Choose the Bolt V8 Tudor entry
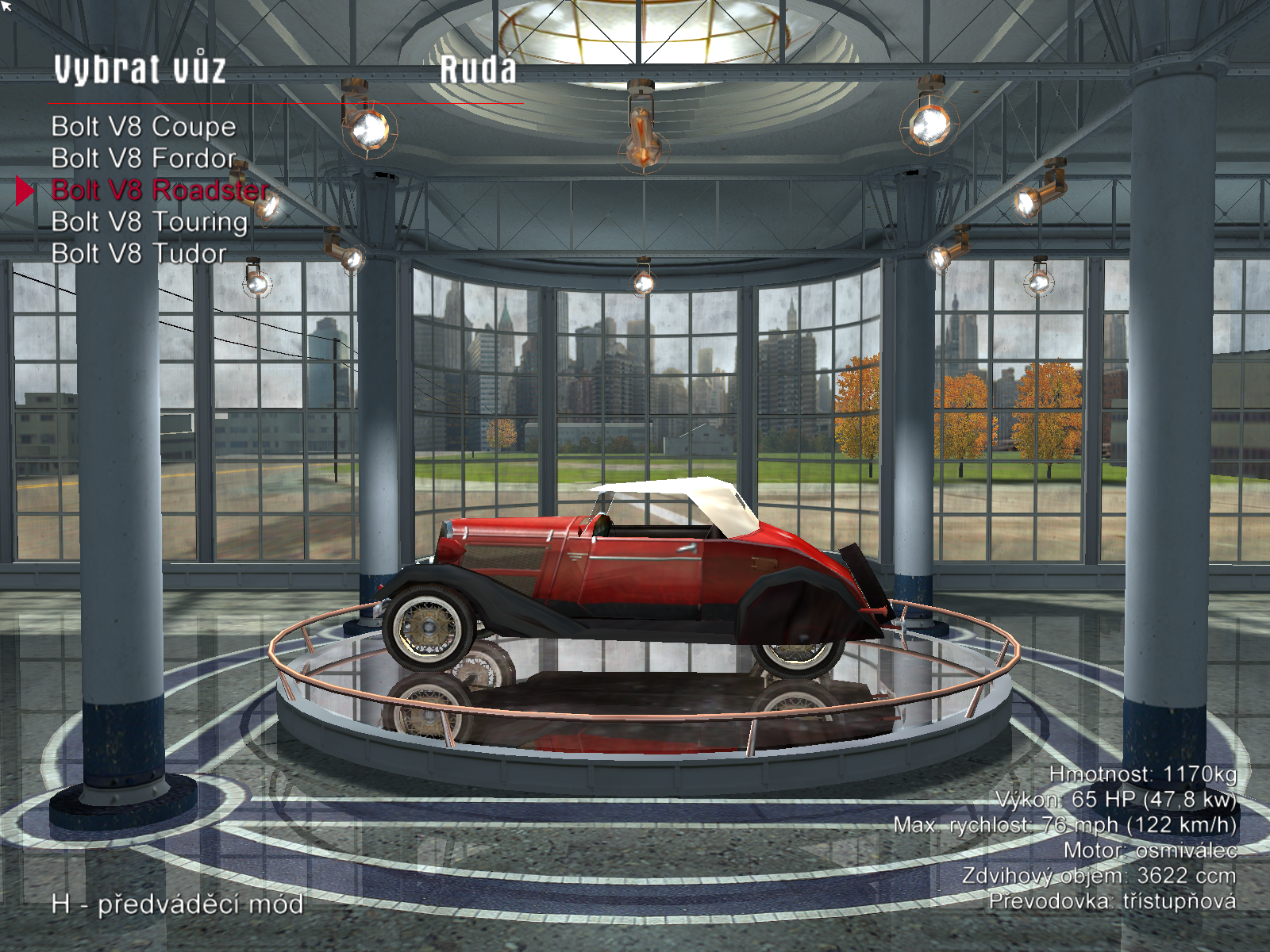 (x=139, y=254)
